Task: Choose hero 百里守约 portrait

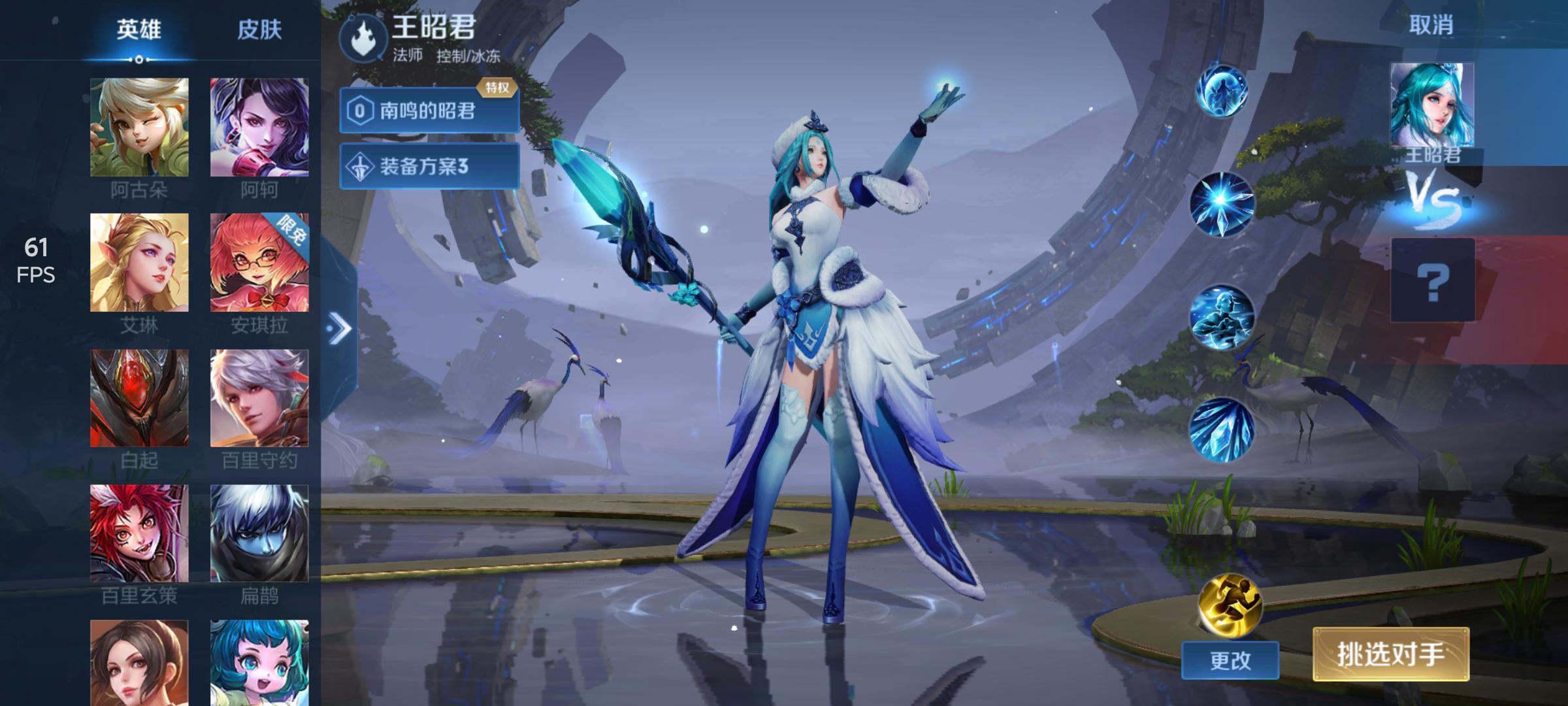Action: tap(259, 398)
